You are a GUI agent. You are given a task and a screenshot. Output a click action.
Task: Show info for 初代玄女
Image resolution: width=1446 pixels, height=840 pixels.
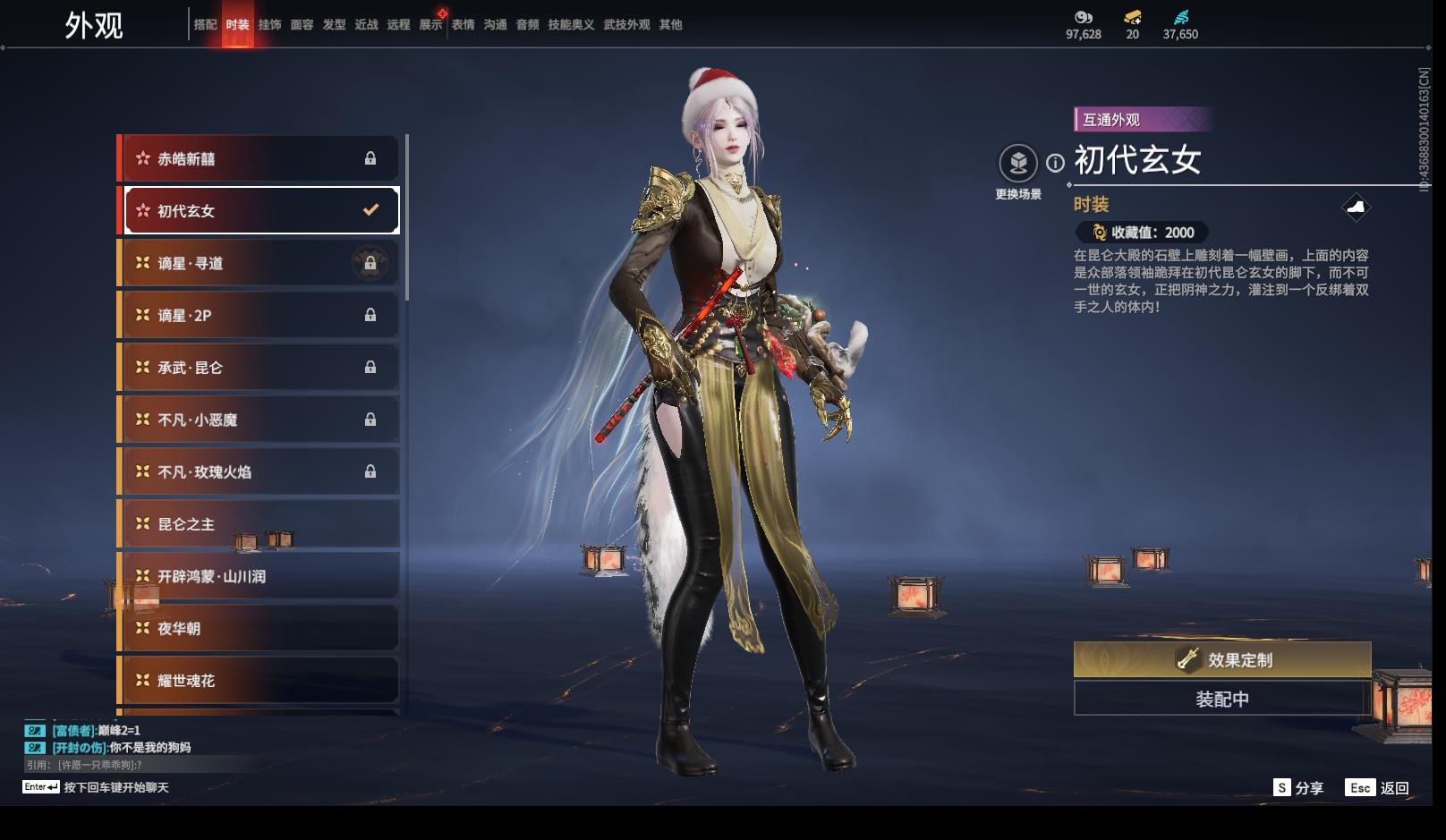pyautogui.click(x=1056, y=163)
